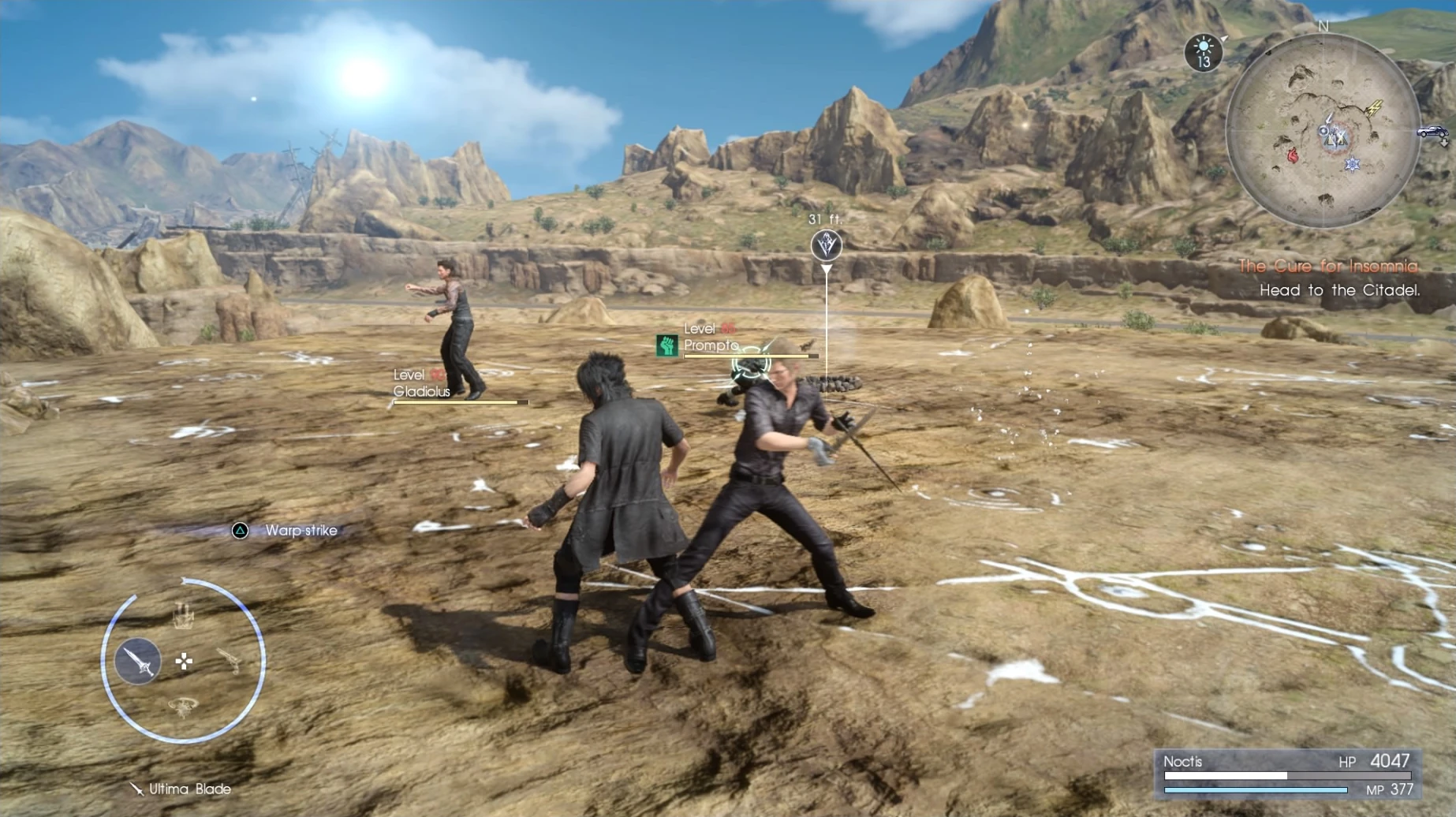Click the down arrow under the car icon
Screen dimensions: 1456x817
click(x=1444, y=142)
